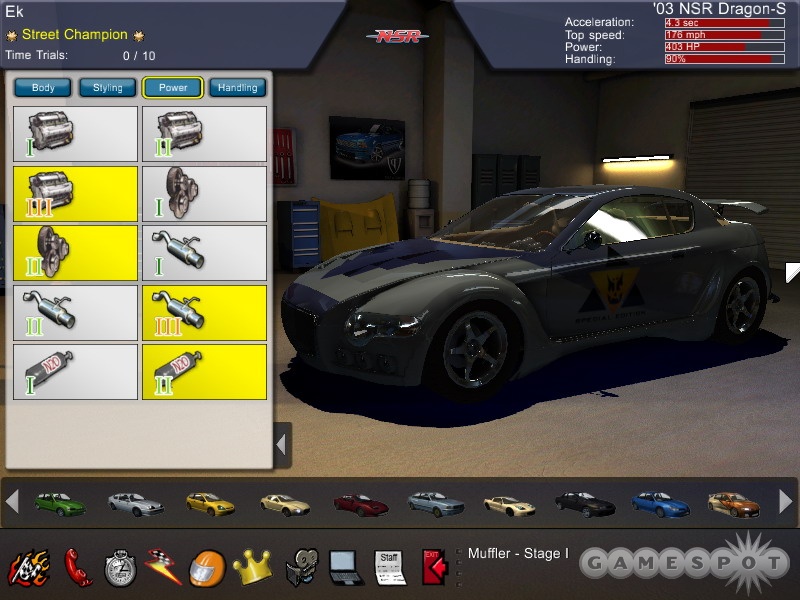Choose the Engine Stage II upgrade
800x600 pixels.
tap(204, 134)
